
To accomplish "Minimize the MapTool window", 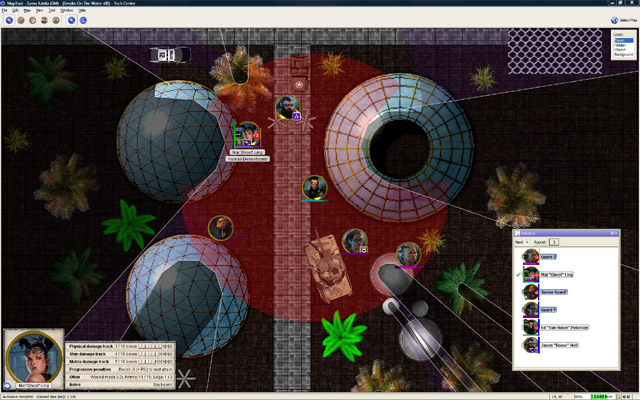I will pos(611,3).
